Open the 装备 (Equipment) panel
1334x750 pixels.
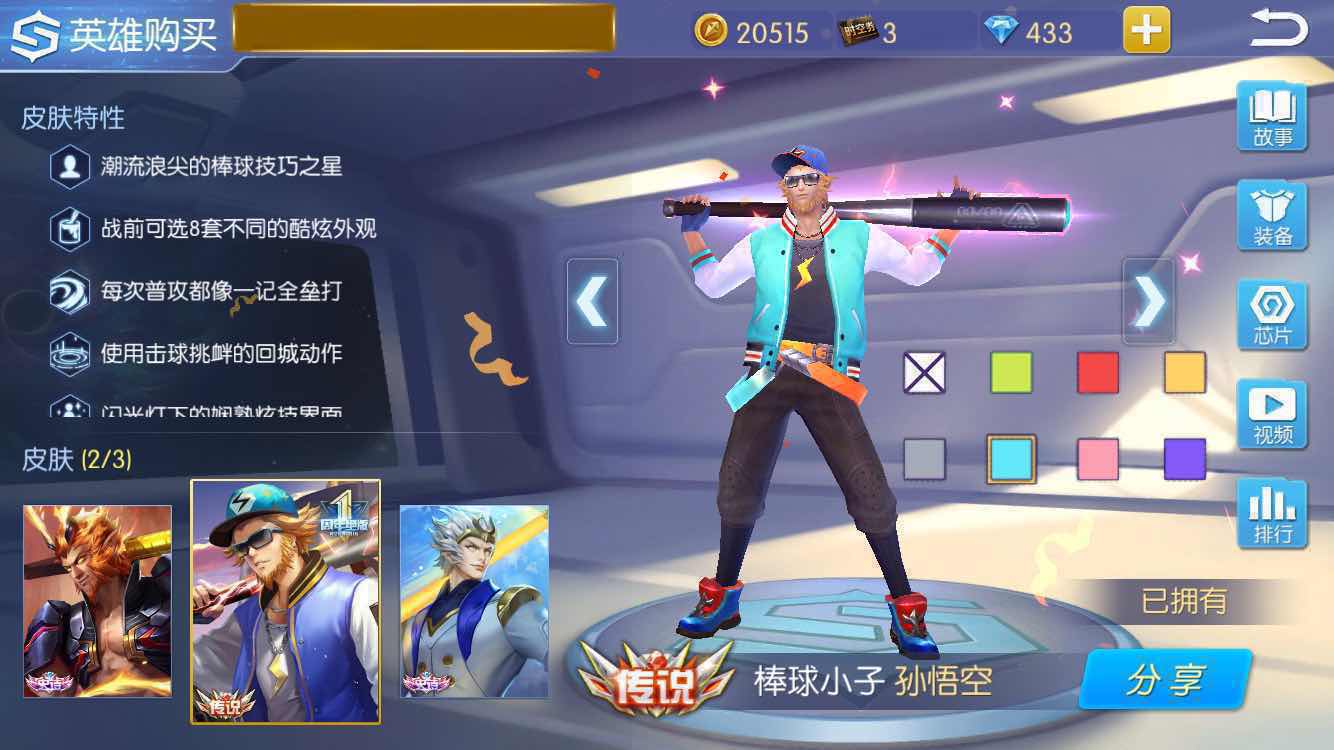[x=1272, y=213]
